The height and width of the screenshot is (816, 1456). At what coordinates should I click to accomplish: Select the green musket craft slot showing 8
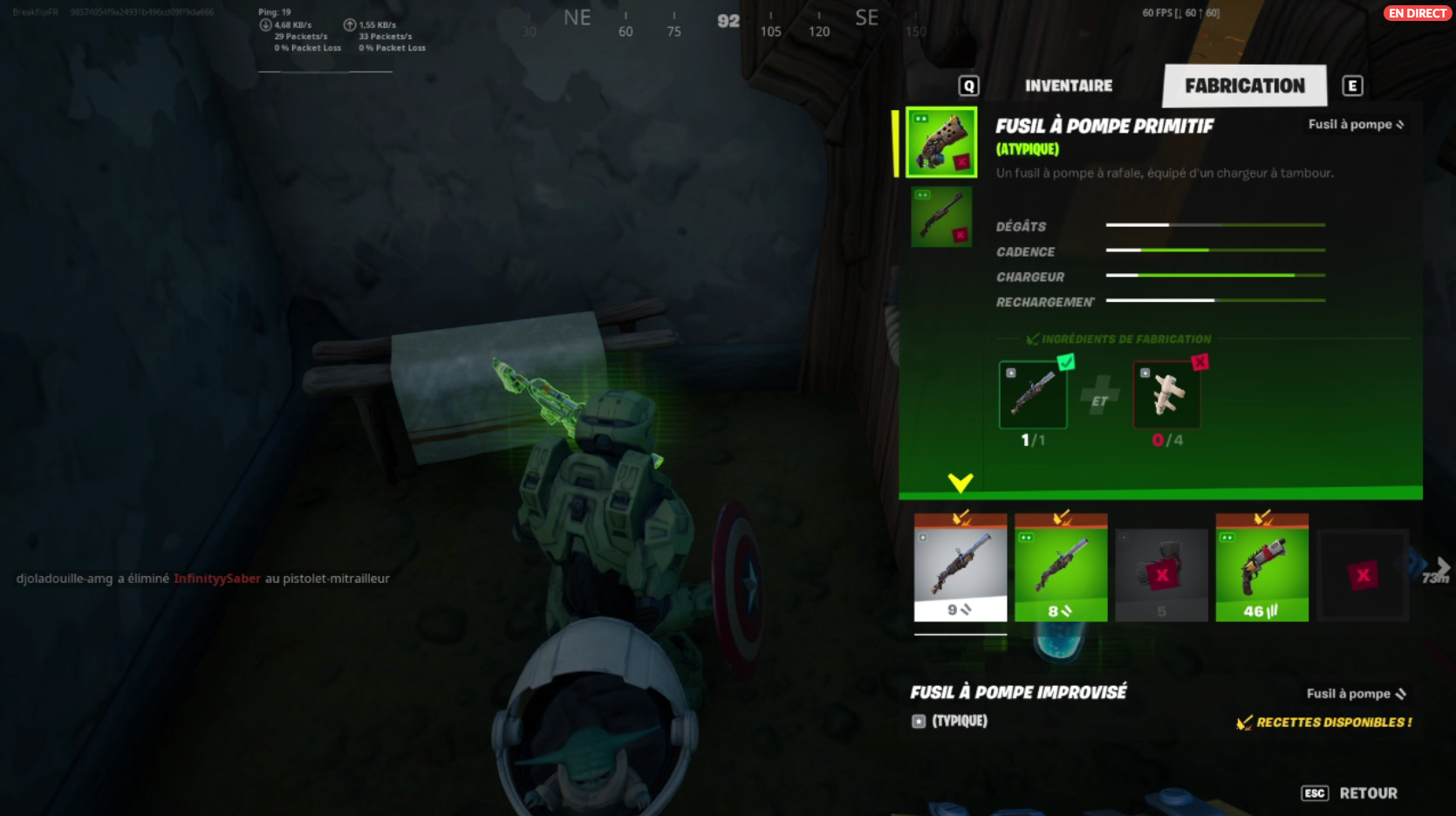point(1061,567)
